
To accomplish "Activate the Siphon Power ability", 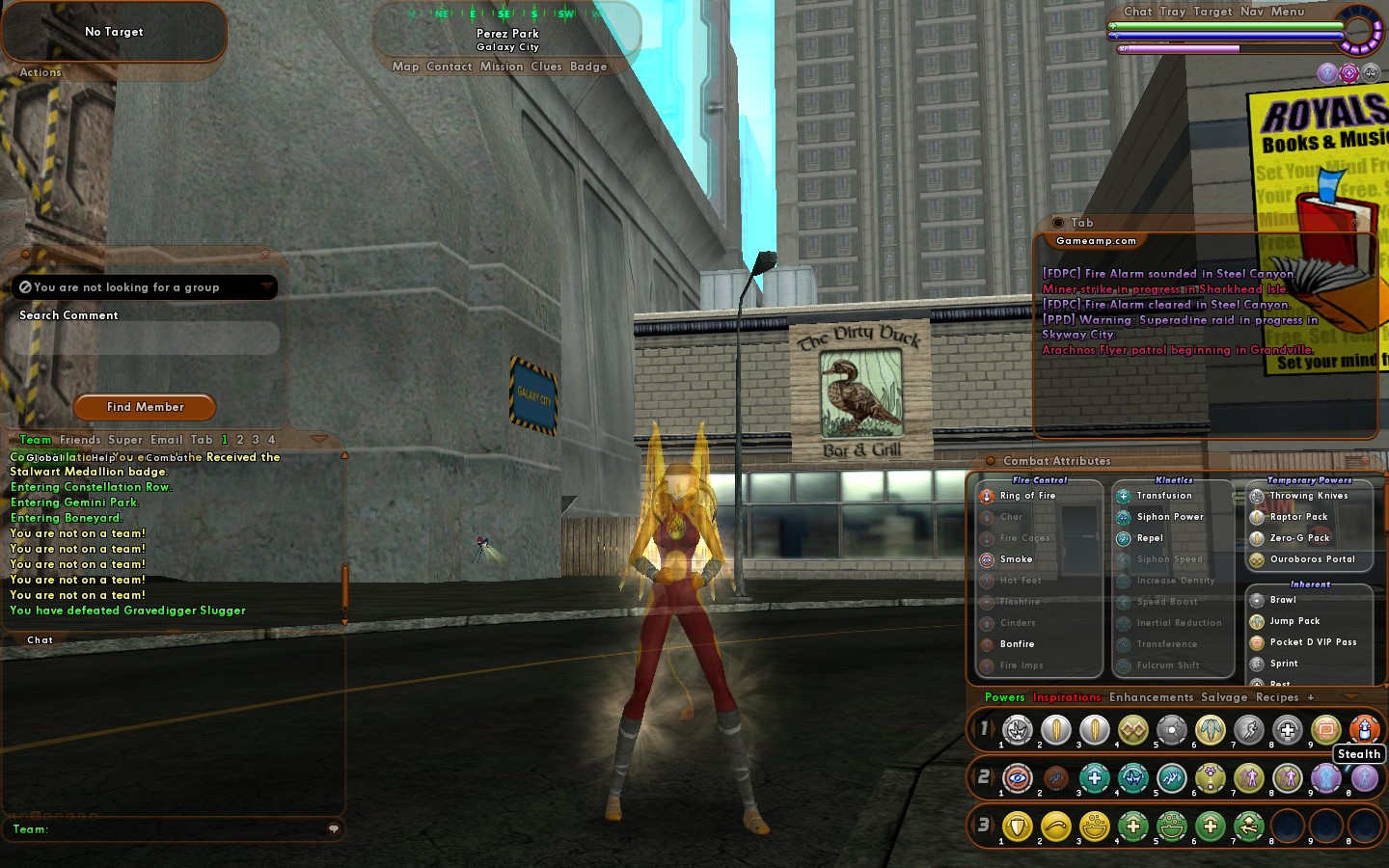I will (x=1169, y=517).
